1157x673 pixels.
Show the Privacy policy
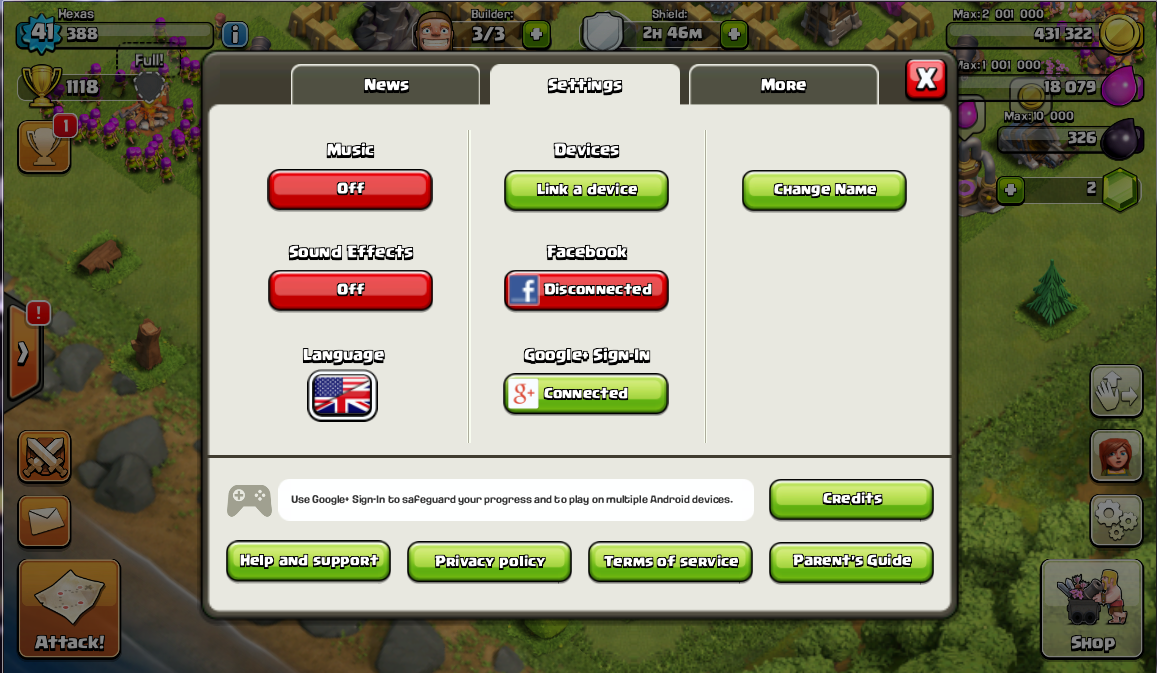click(x=489, y=561)
